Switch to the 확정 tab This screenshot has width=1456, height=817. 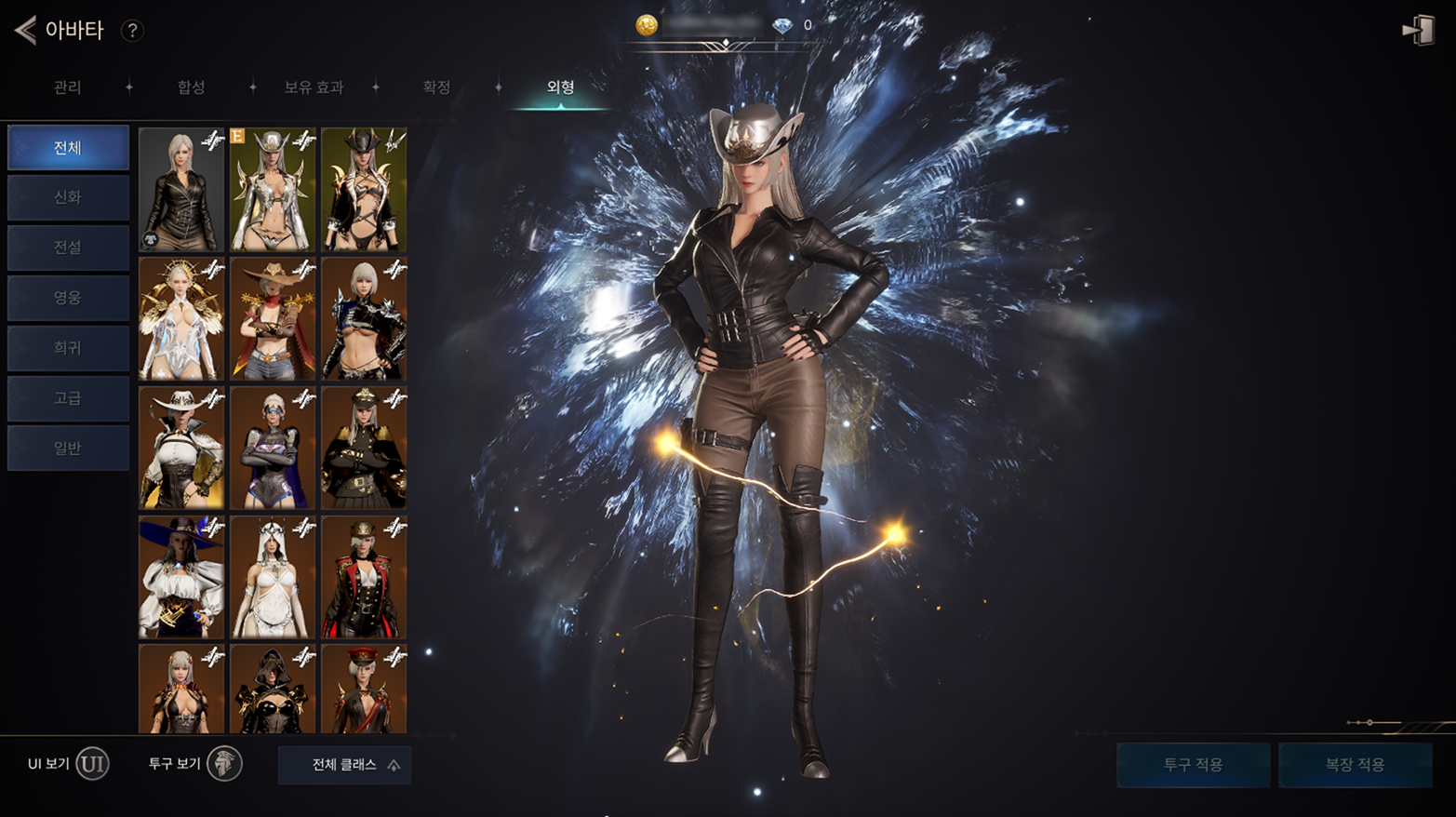436,87
